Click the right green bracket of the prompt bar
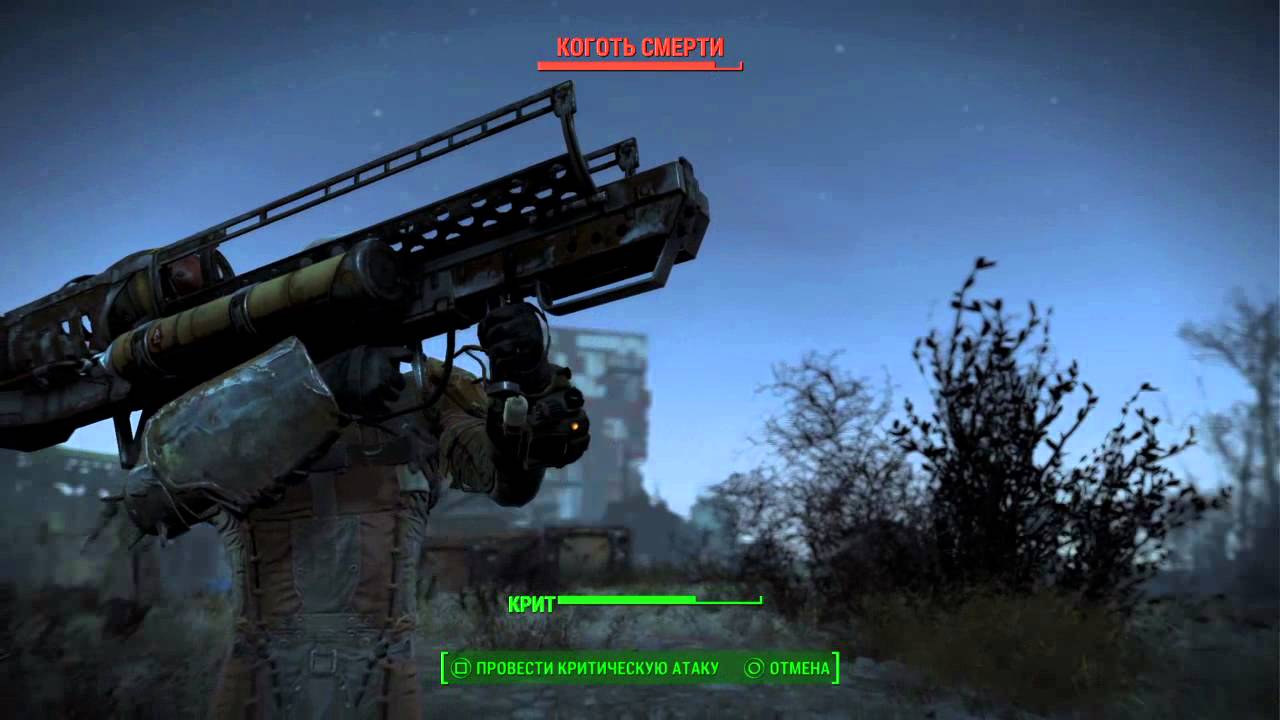 click(x=838, y=668)
